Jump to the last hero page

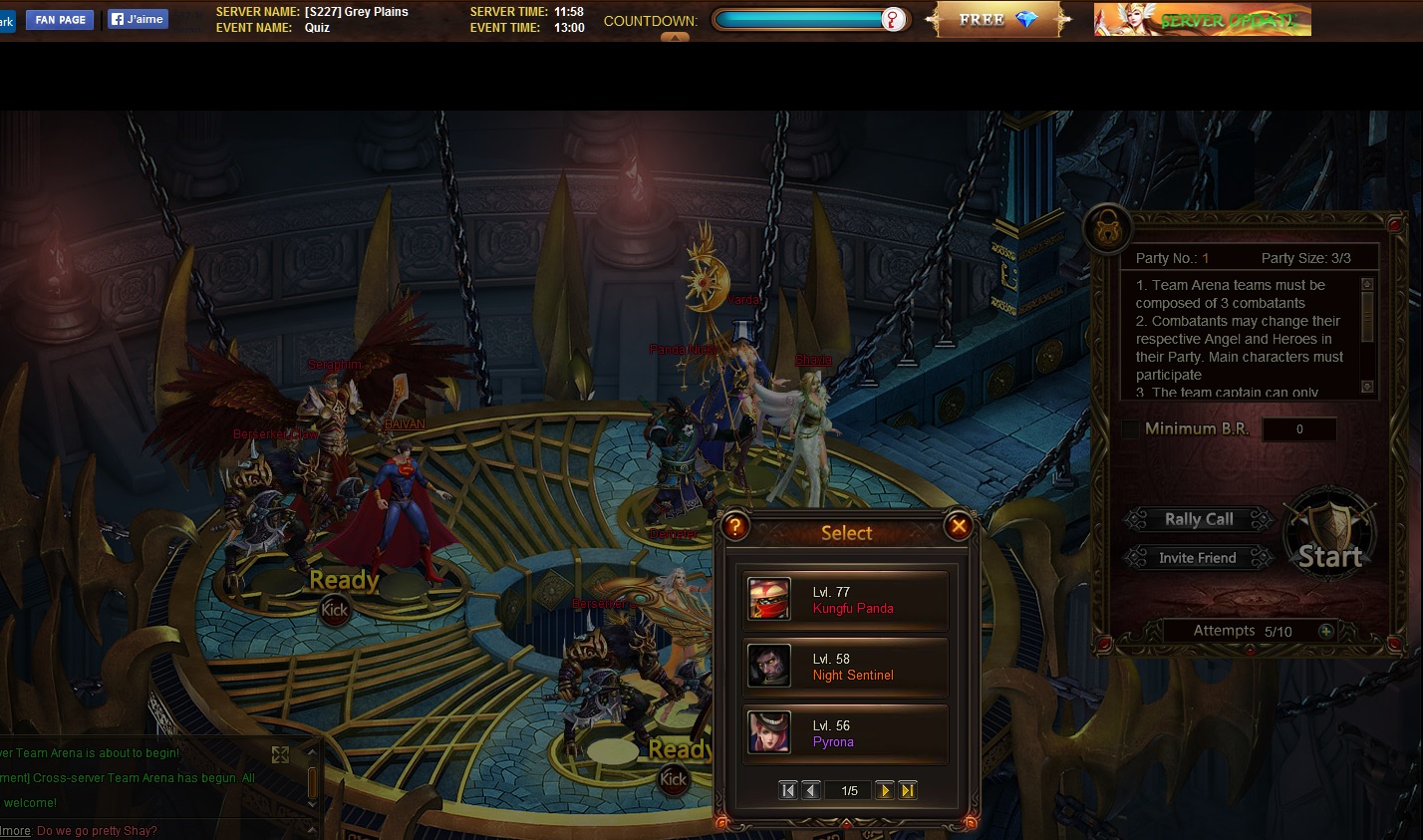[x=908, y=790]
